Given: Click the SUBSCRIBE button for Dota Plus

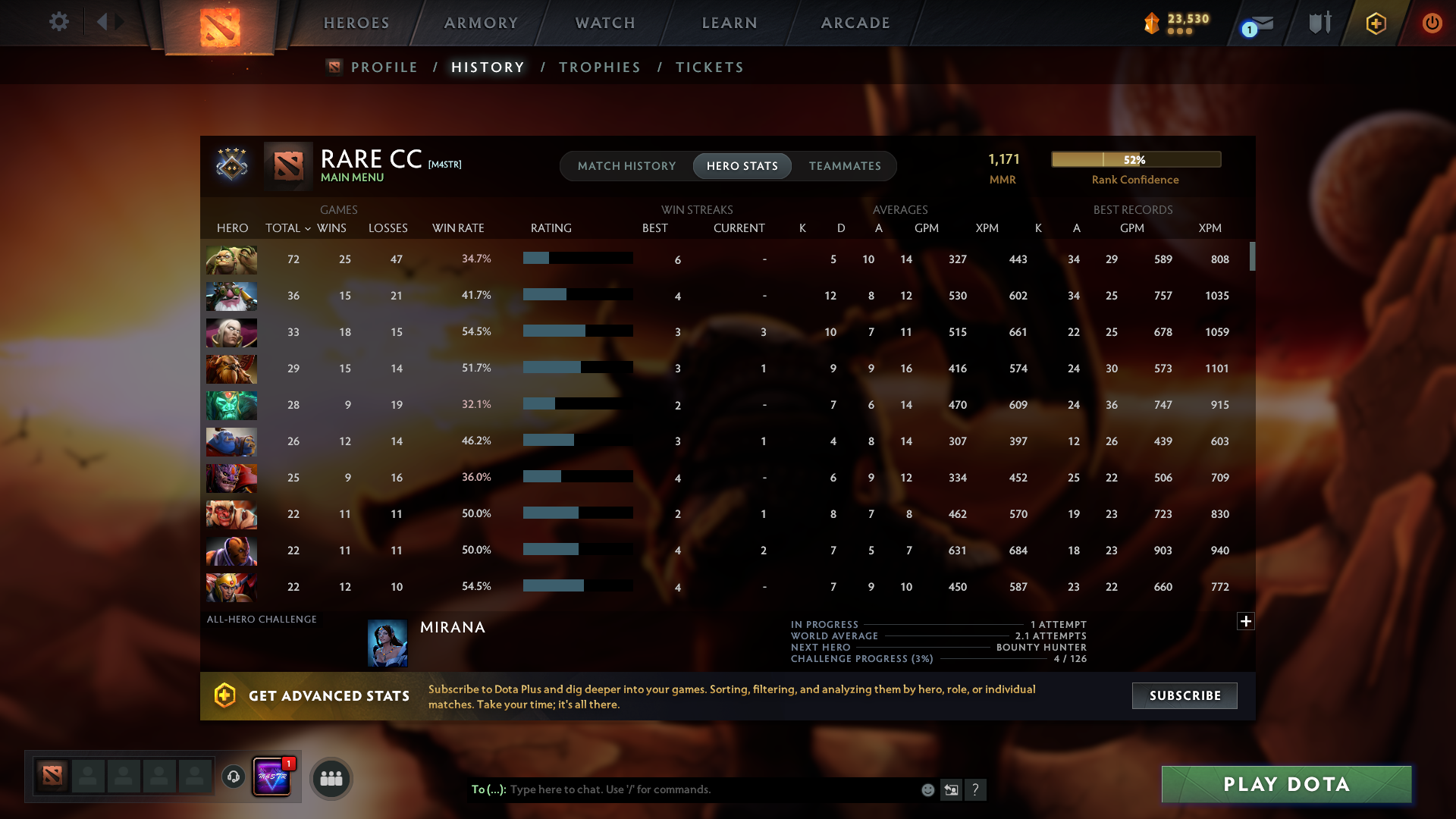Looking at the screenshot, I should click(x=1184, y=695).
